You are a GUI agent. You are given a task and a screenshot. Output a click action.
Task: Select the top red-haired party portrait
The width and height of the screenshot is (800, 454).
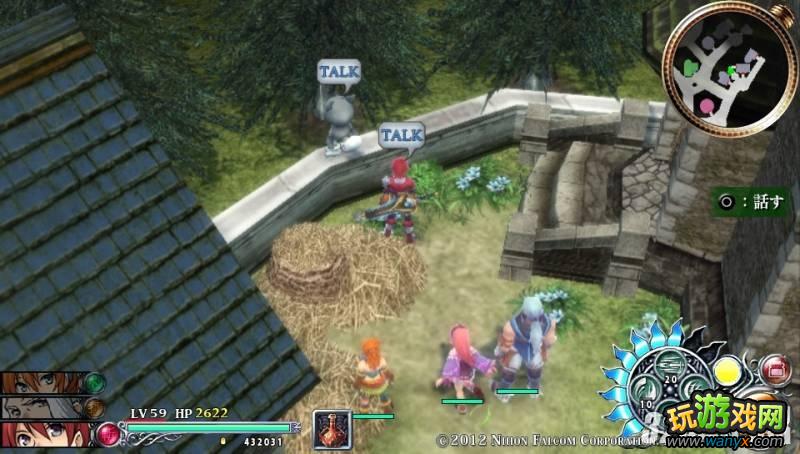coord(40,383)
